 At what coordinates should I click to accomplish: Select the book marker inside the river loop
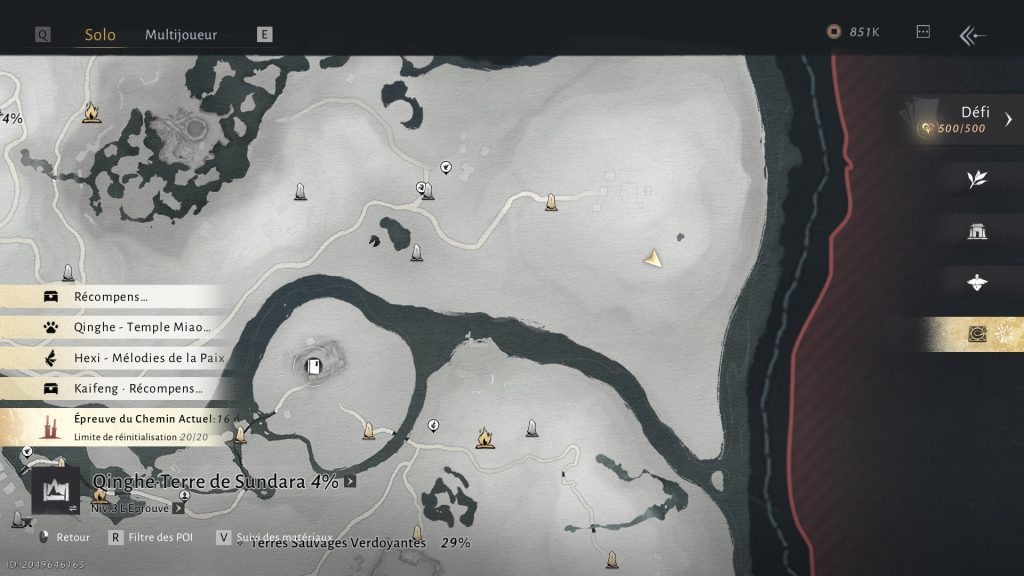click(x=314, y=366)
